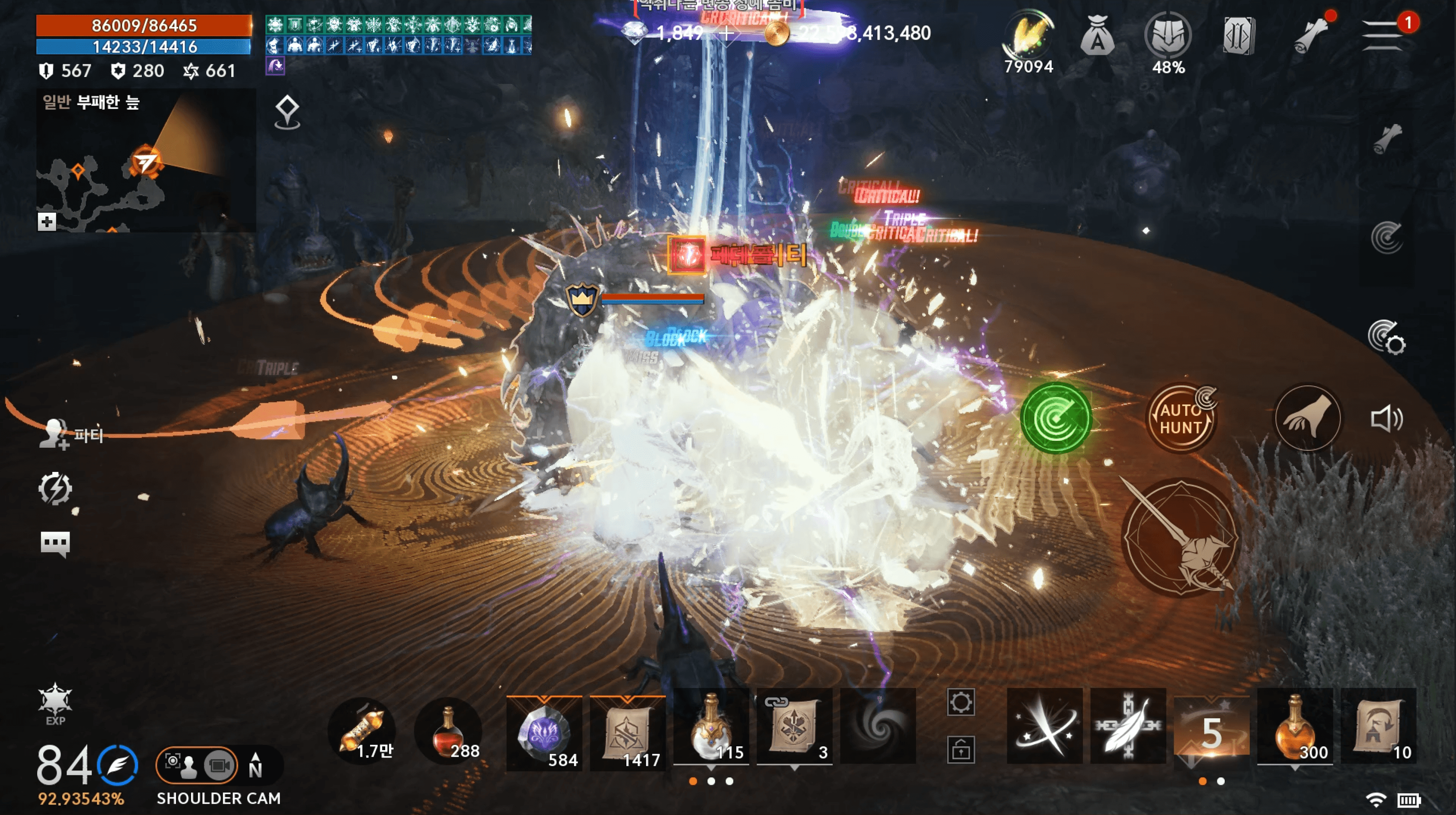Image resolution: width=1456 pixels, height=815 pixels.
Task: Open the party panel
Action: (x=70, y=434)
